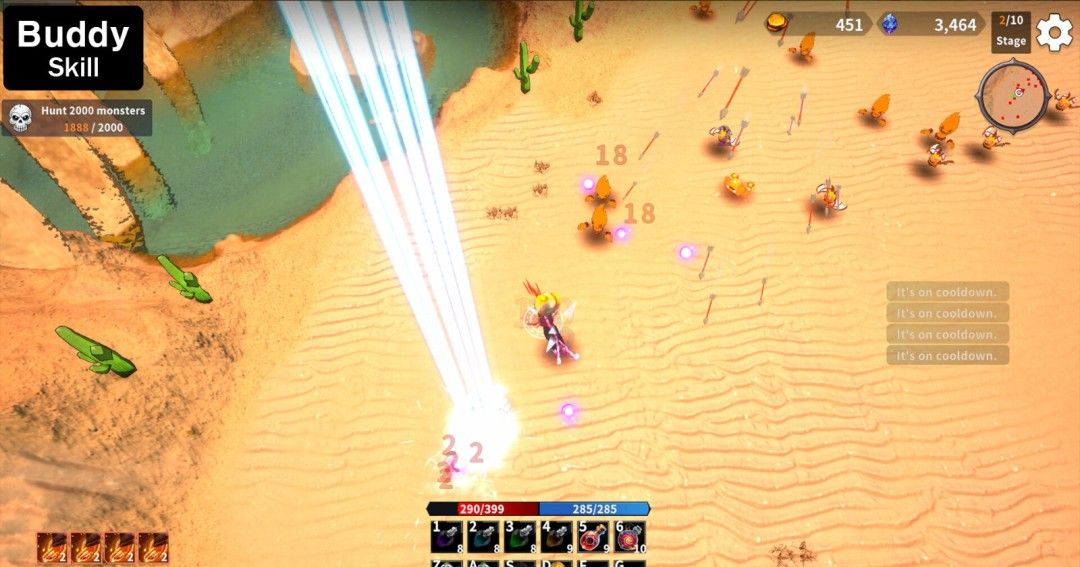Select the purple flask in slot 1

445,536
